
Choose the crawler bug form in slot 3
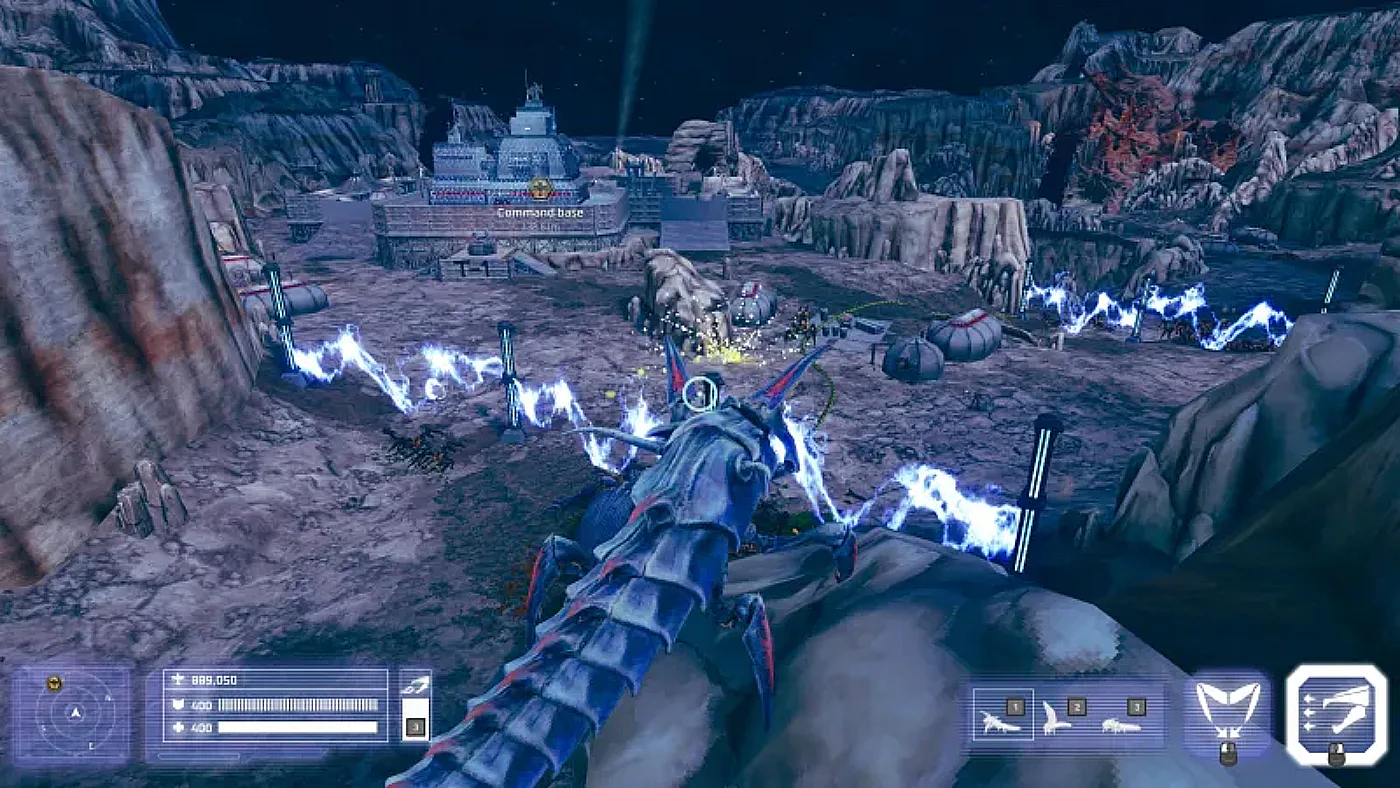1122,716
